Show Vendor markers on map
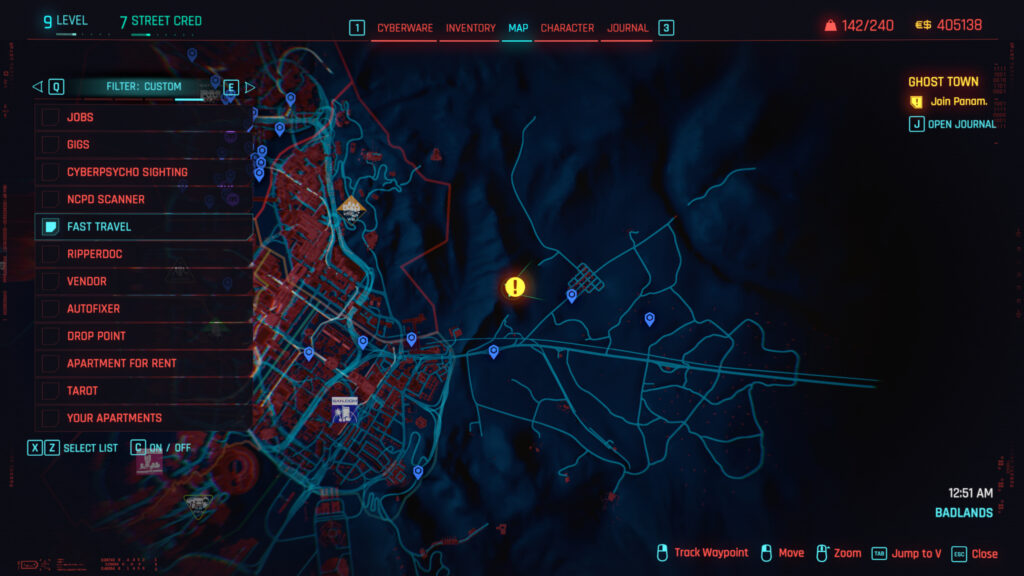Viewport: 1024px width, 576px height. click(51, 282)
